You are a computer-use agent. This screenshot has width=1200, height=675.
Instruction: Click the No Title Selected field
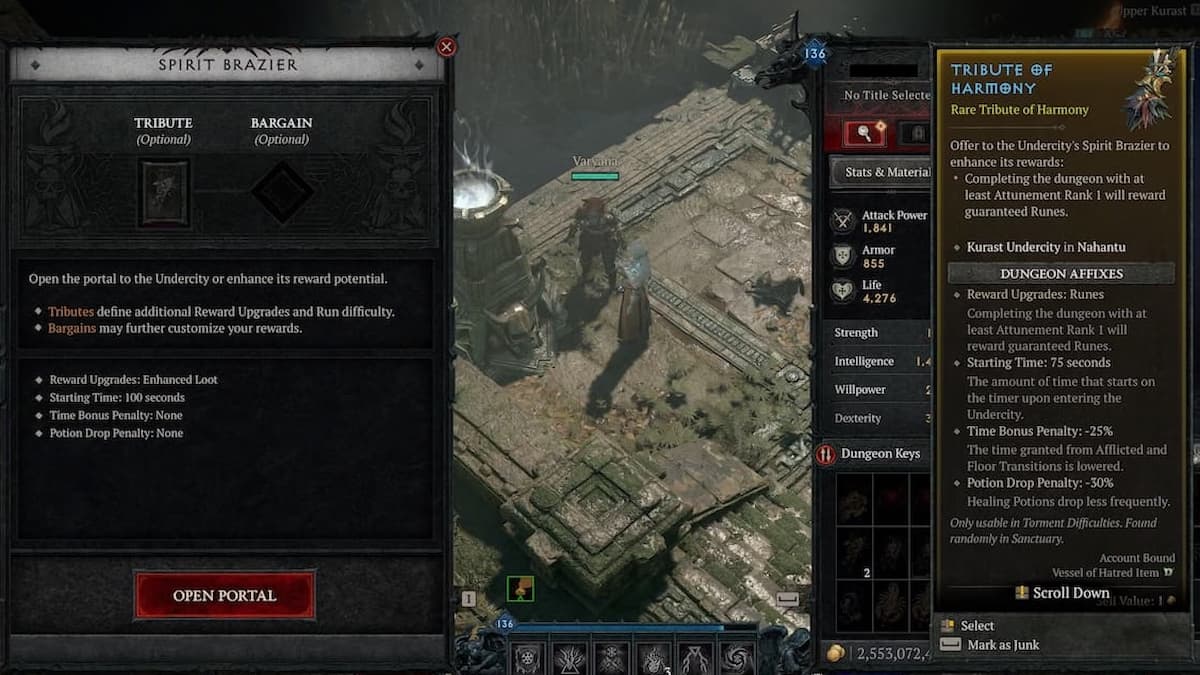pos(885,95)
